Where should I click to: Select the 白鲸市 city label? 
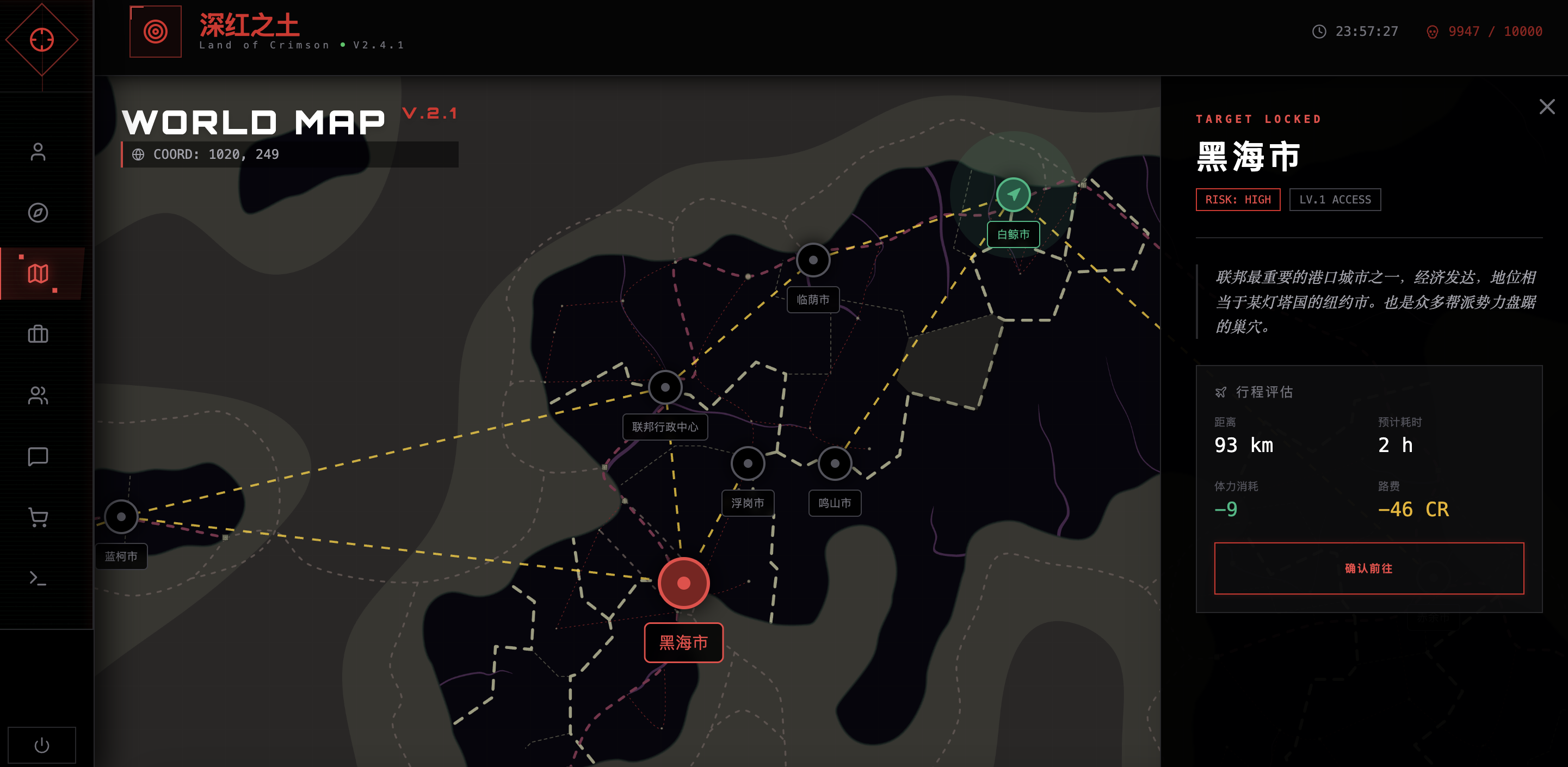click(1015, 234)
